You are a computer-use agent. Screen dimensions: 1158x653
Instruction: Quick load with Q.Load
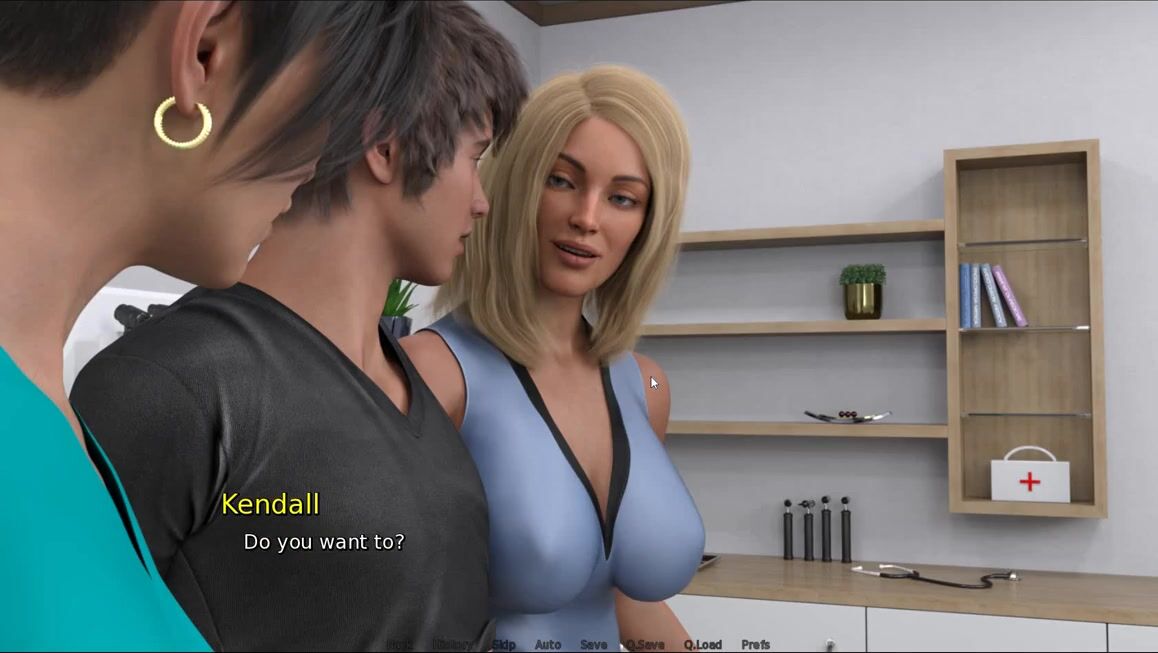pos(702,645)
